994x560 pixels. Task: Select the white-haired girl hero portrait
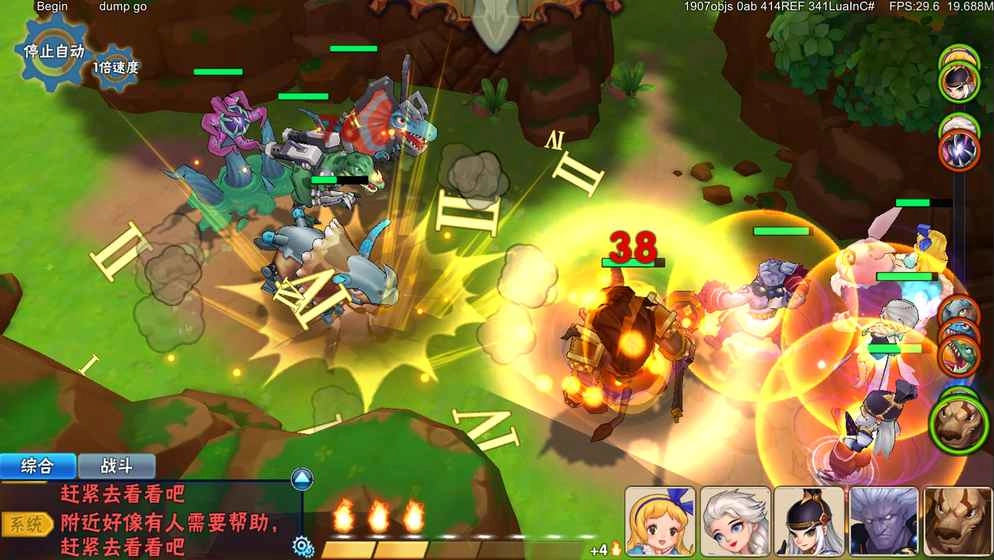click(735, 521)
